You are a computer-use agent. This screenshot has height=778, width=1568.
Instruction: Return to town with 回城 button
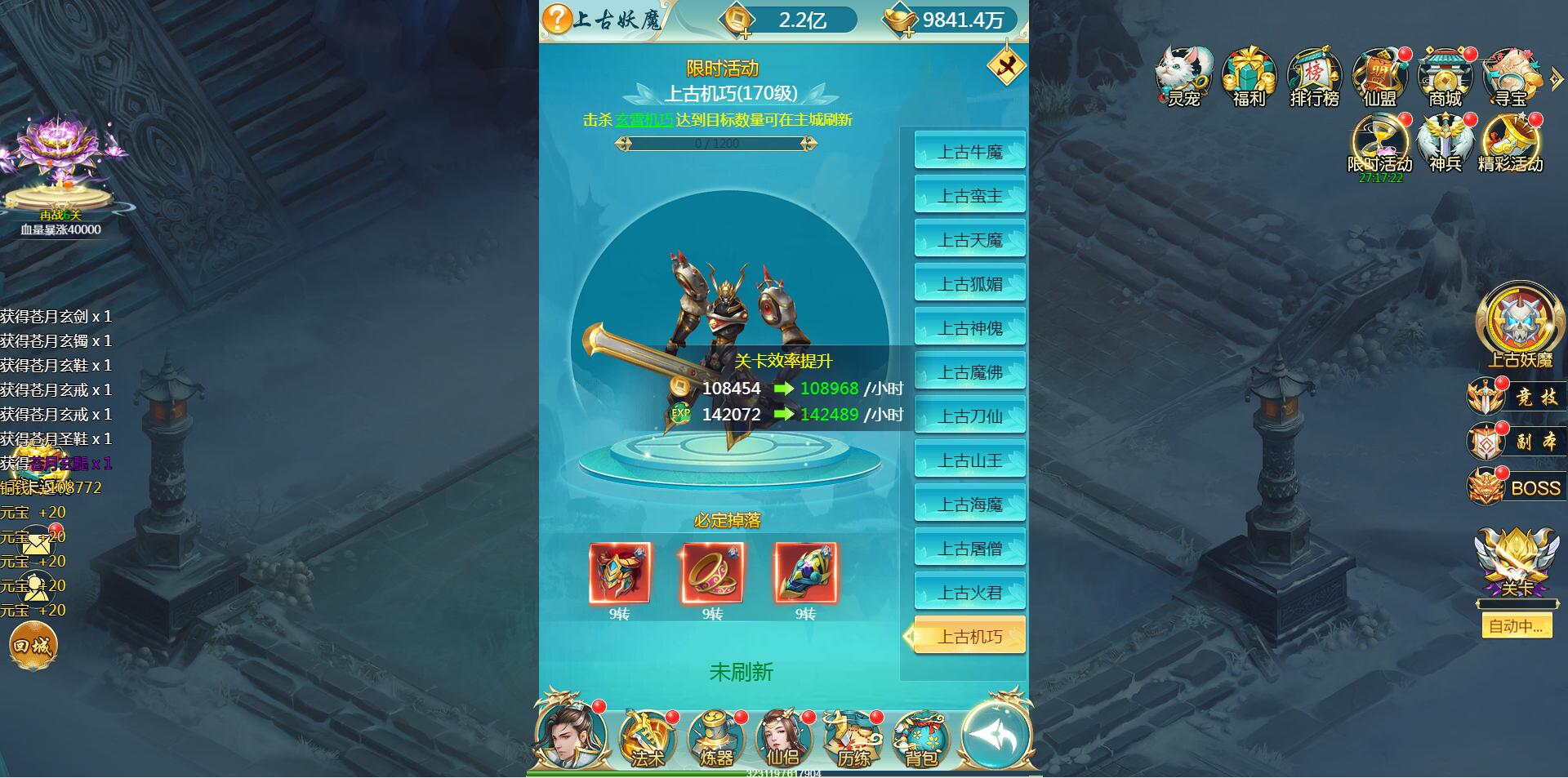tap(33, 647)
